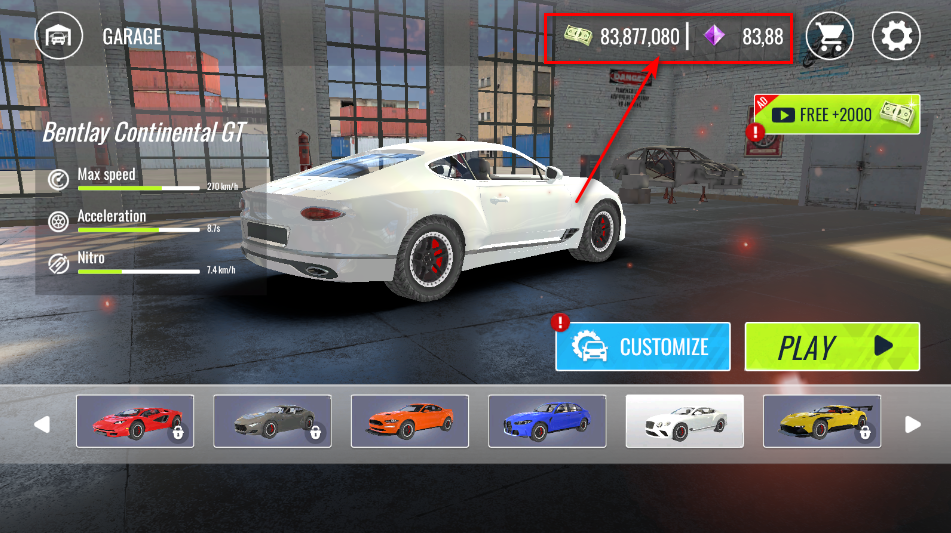The image size is (951, 533).
Task: Select the locked red sports car thumbnail
Action: pos(135,421)
